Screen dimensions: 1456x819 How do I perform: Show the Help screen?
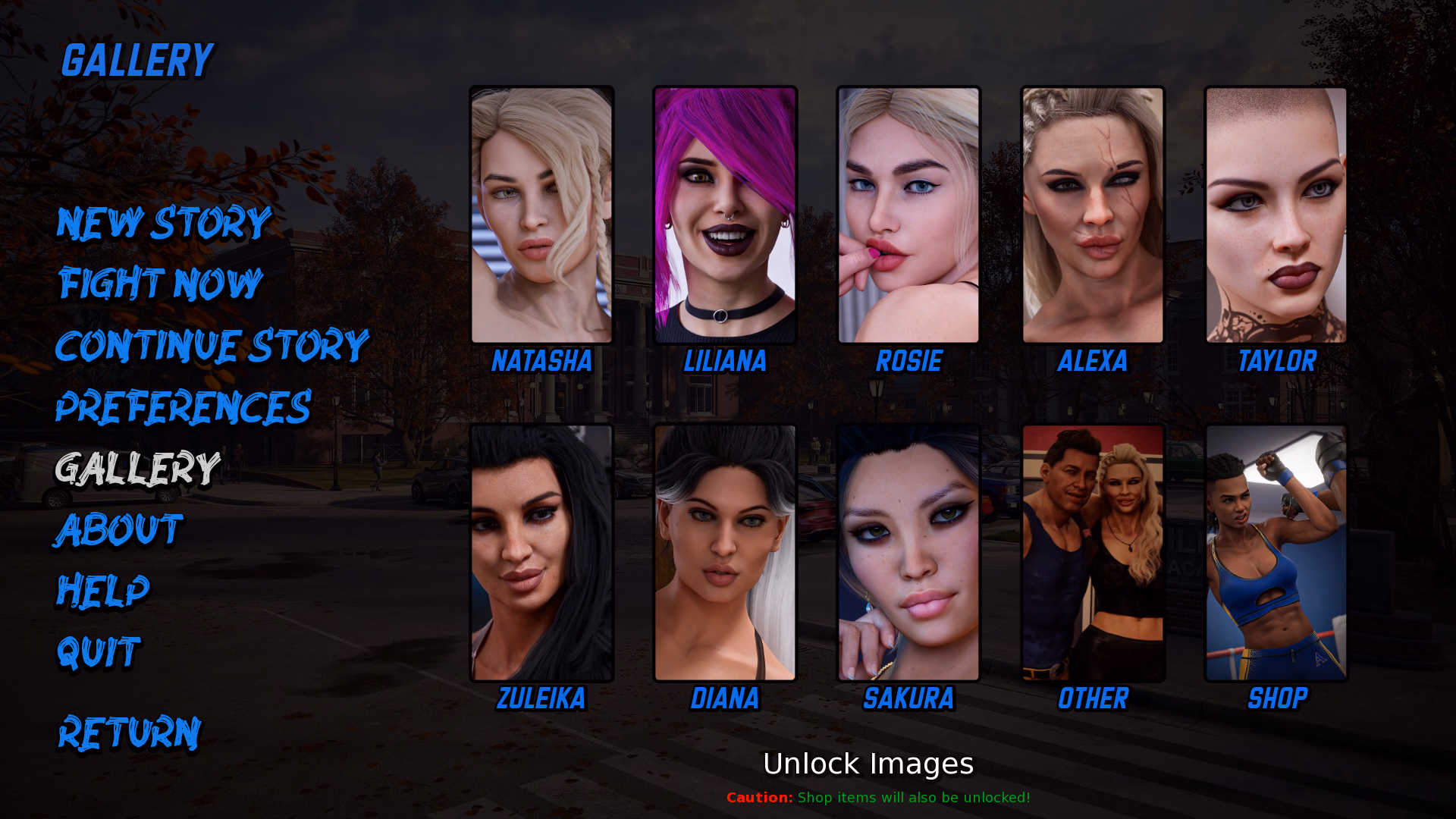click(103, 591)
